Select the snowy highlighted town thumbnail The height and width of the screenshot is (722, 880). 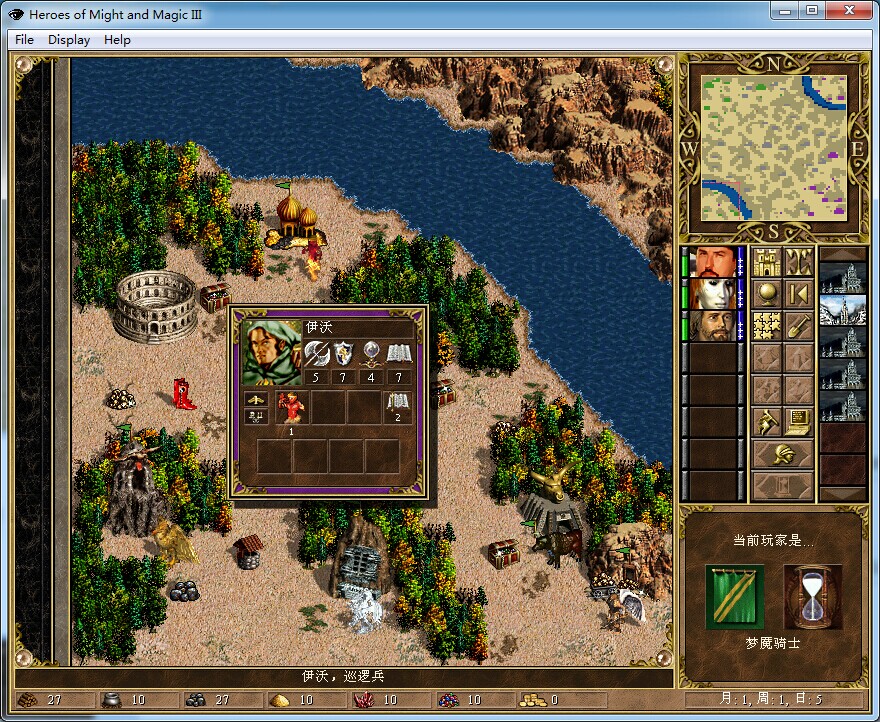click(x=842, y=310)
